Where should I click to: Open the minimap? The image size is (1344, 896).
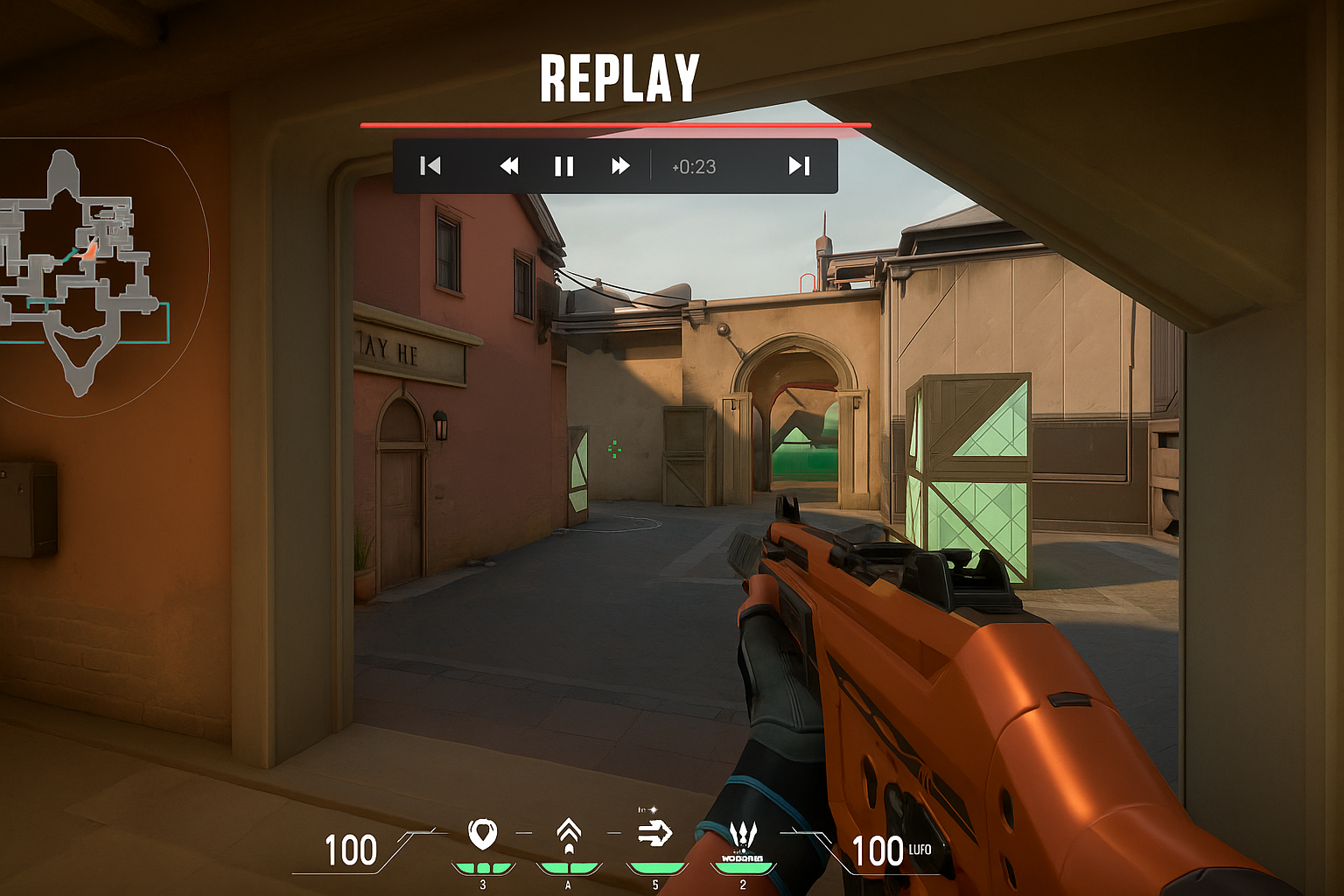pyautogui.click(x=85, y=271)
